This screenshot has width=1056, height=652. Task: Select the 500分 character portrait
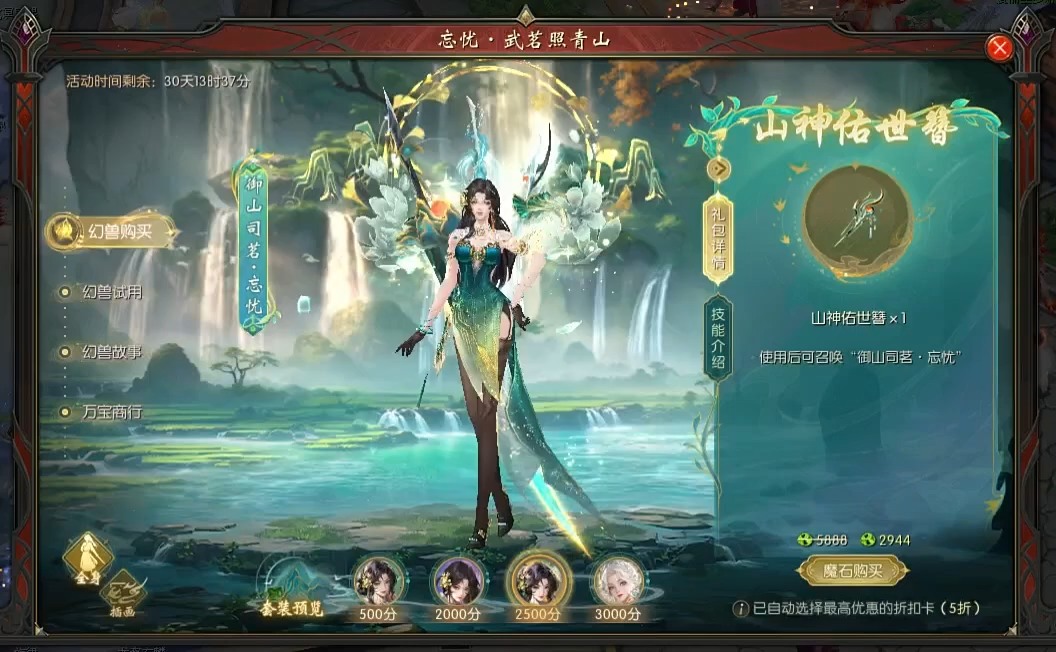point(379,580)
